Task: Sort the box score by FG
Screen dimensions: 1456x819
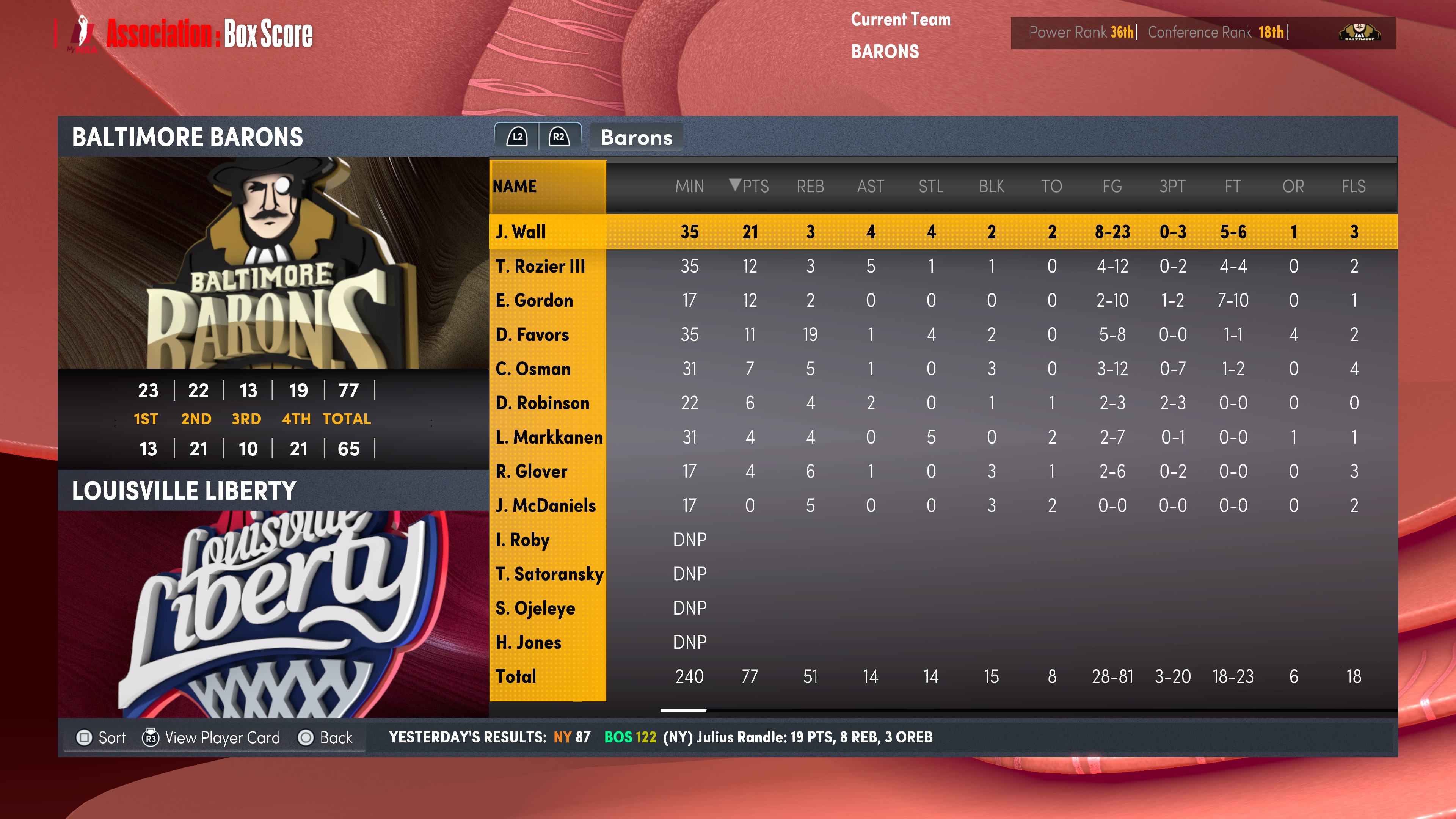Action: pyautogui.click(x=1112, y=186)
